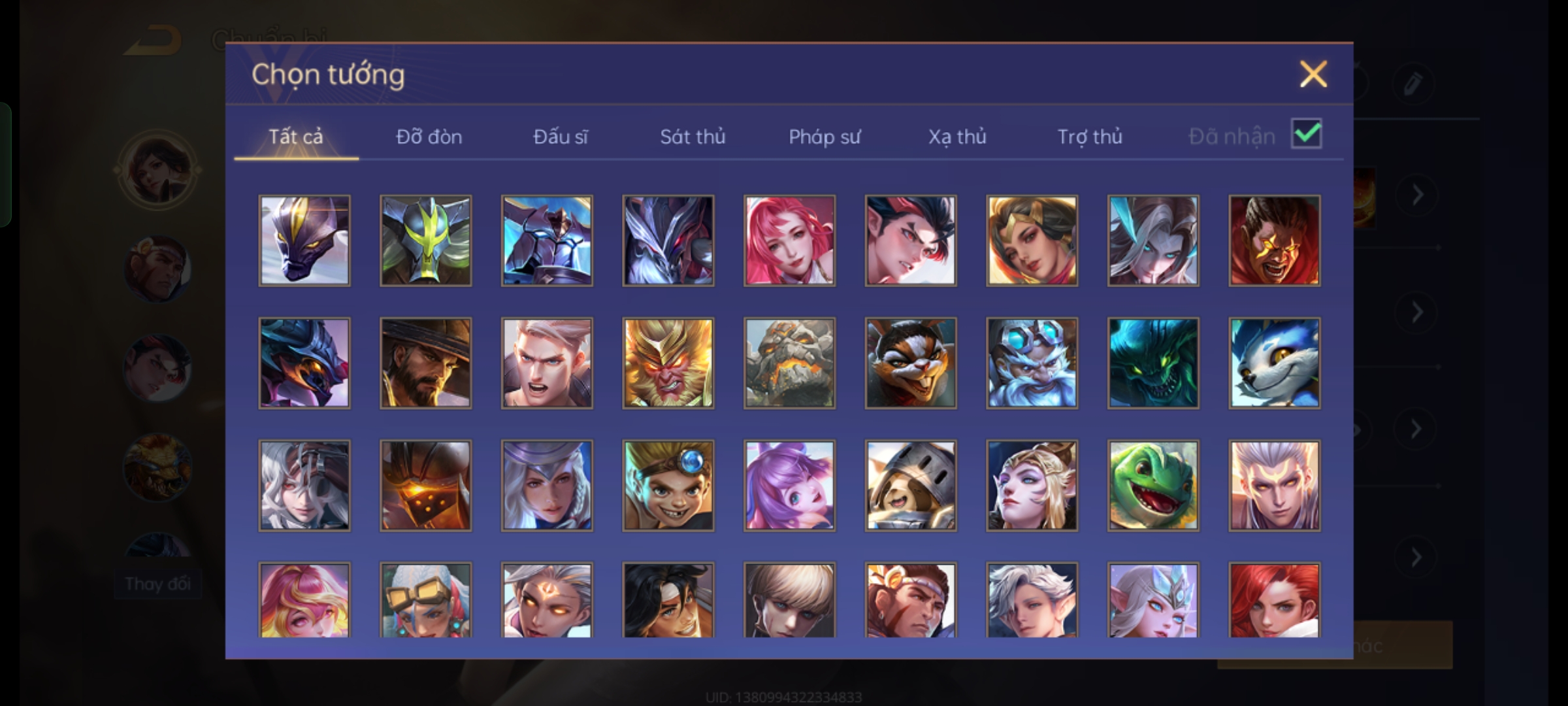Select the stone golem with lava hero

click(789, 363)
